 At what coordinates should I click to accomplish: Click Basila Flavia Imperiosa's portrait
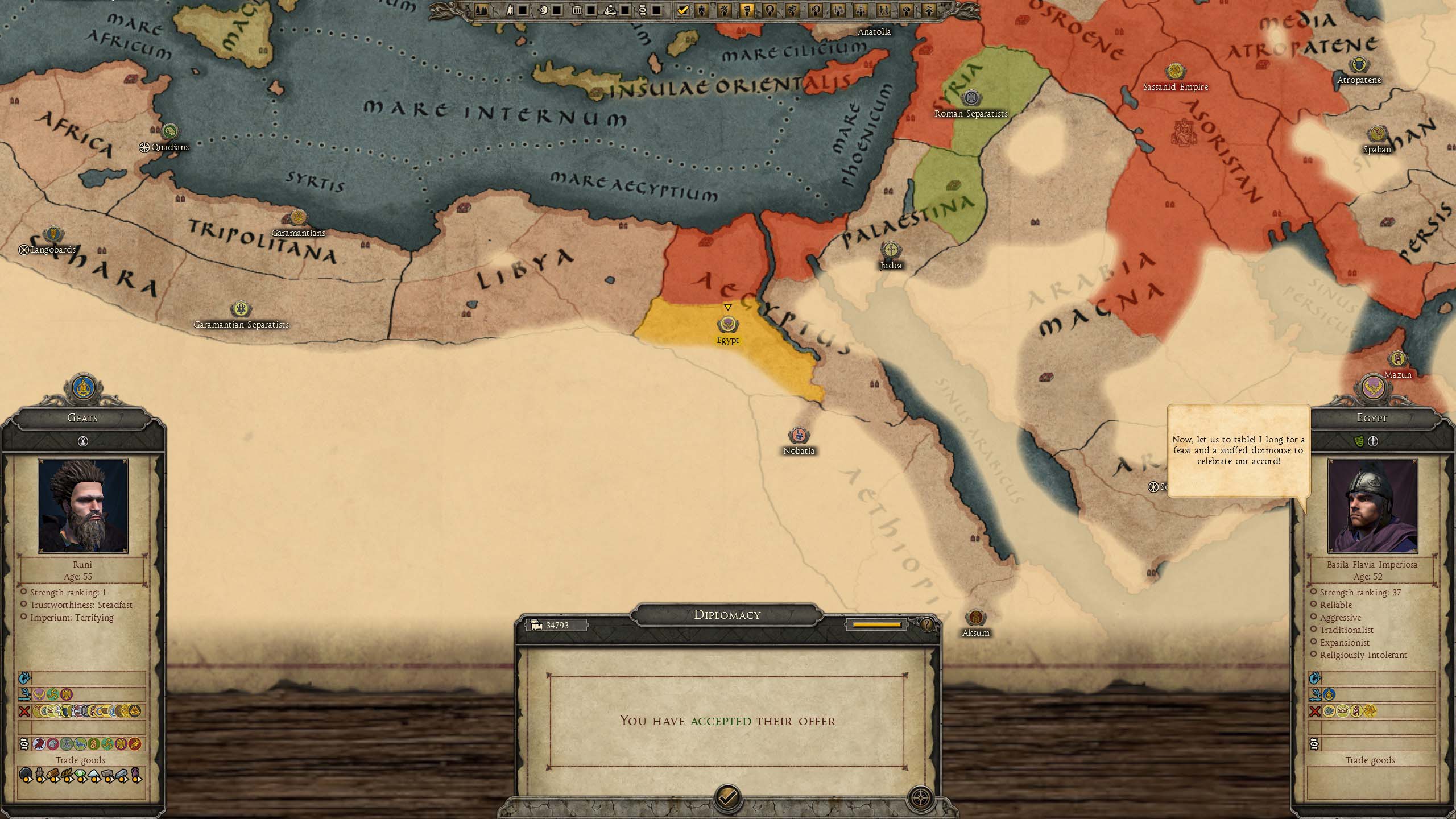[1372, 506]
